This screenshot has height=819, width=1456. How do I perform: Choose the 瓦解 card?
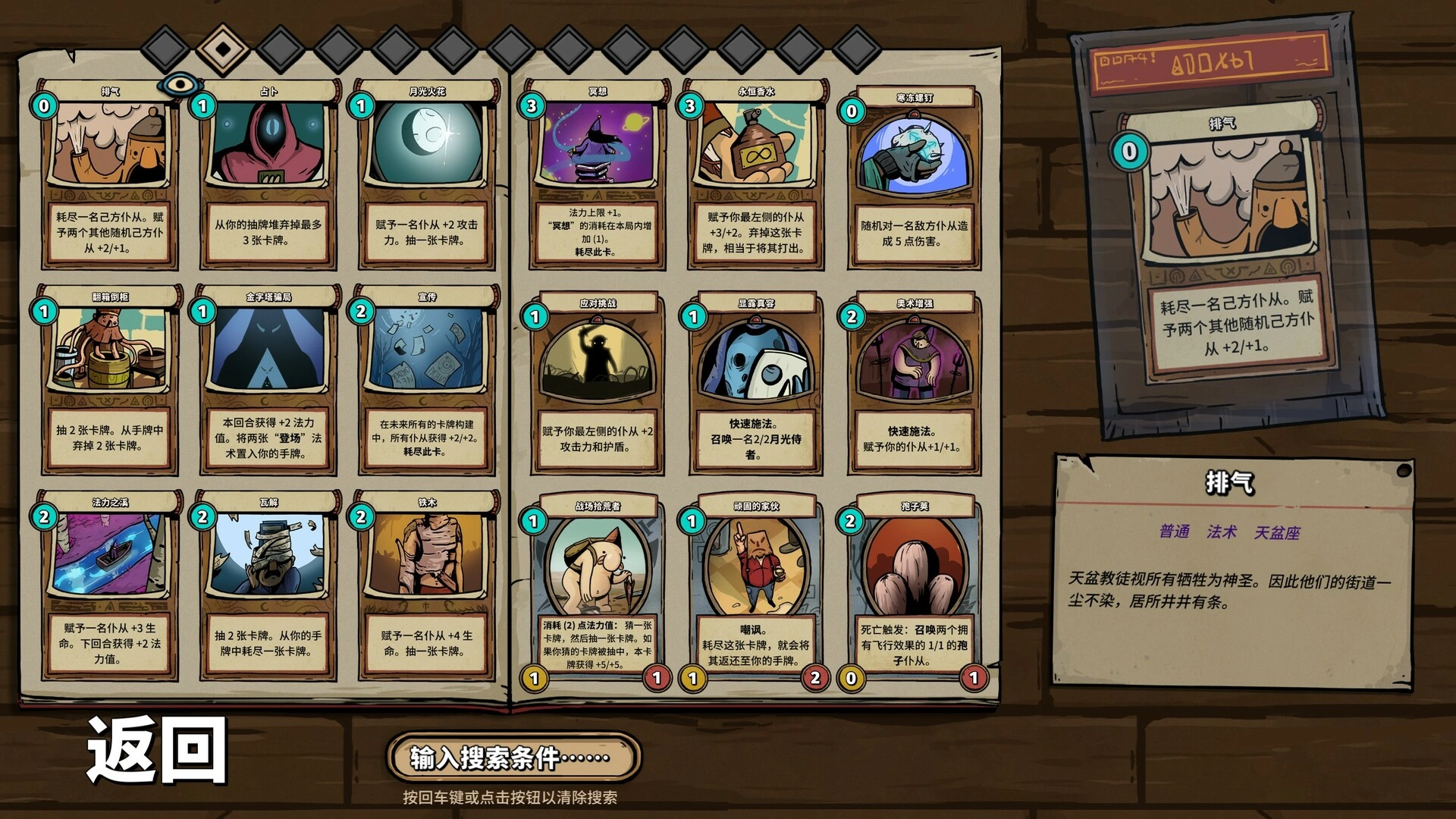268,585
